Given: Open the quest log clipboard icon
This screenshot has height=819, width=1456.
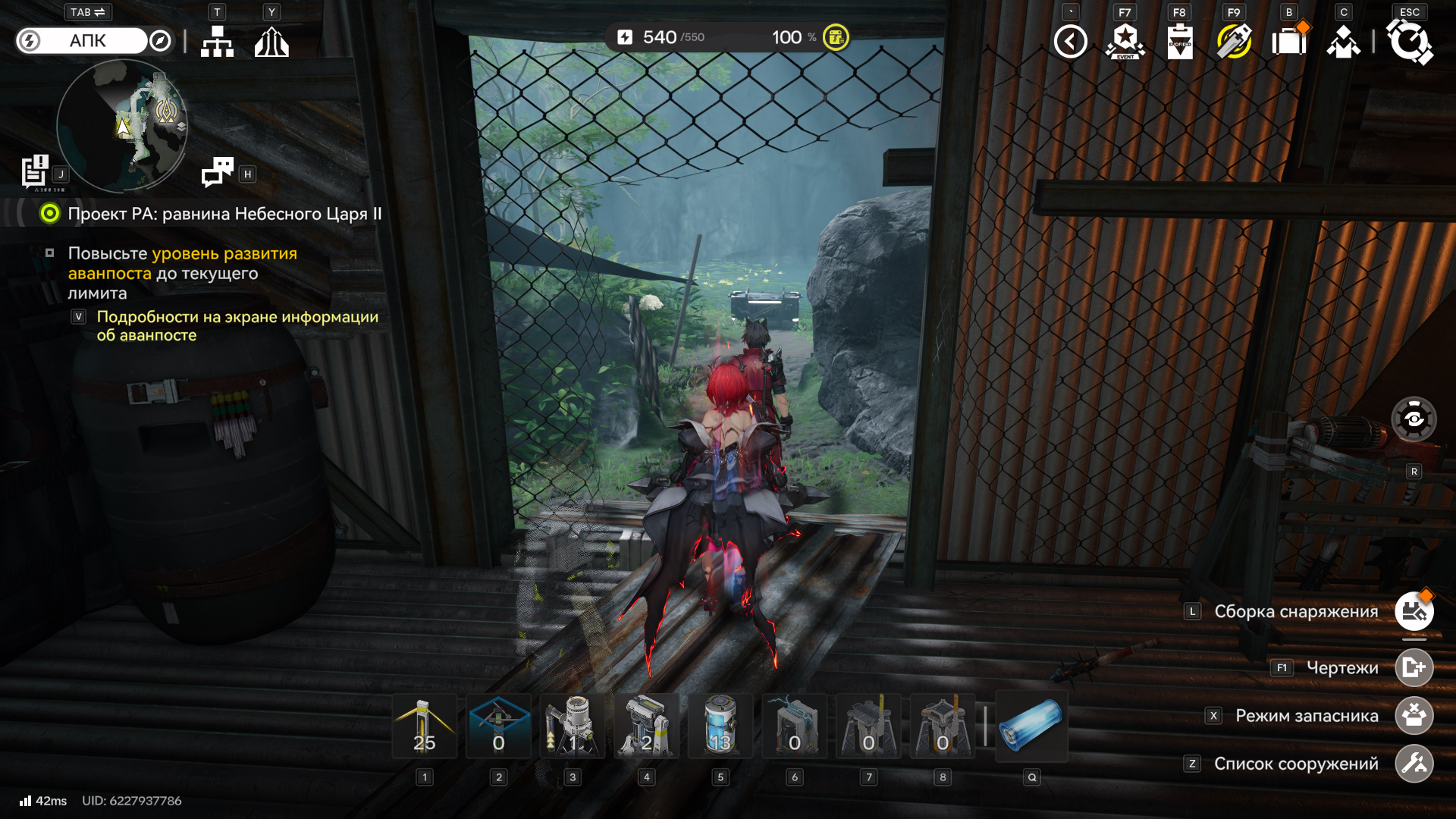Looking at the screenshot, I should pos(35,171).
